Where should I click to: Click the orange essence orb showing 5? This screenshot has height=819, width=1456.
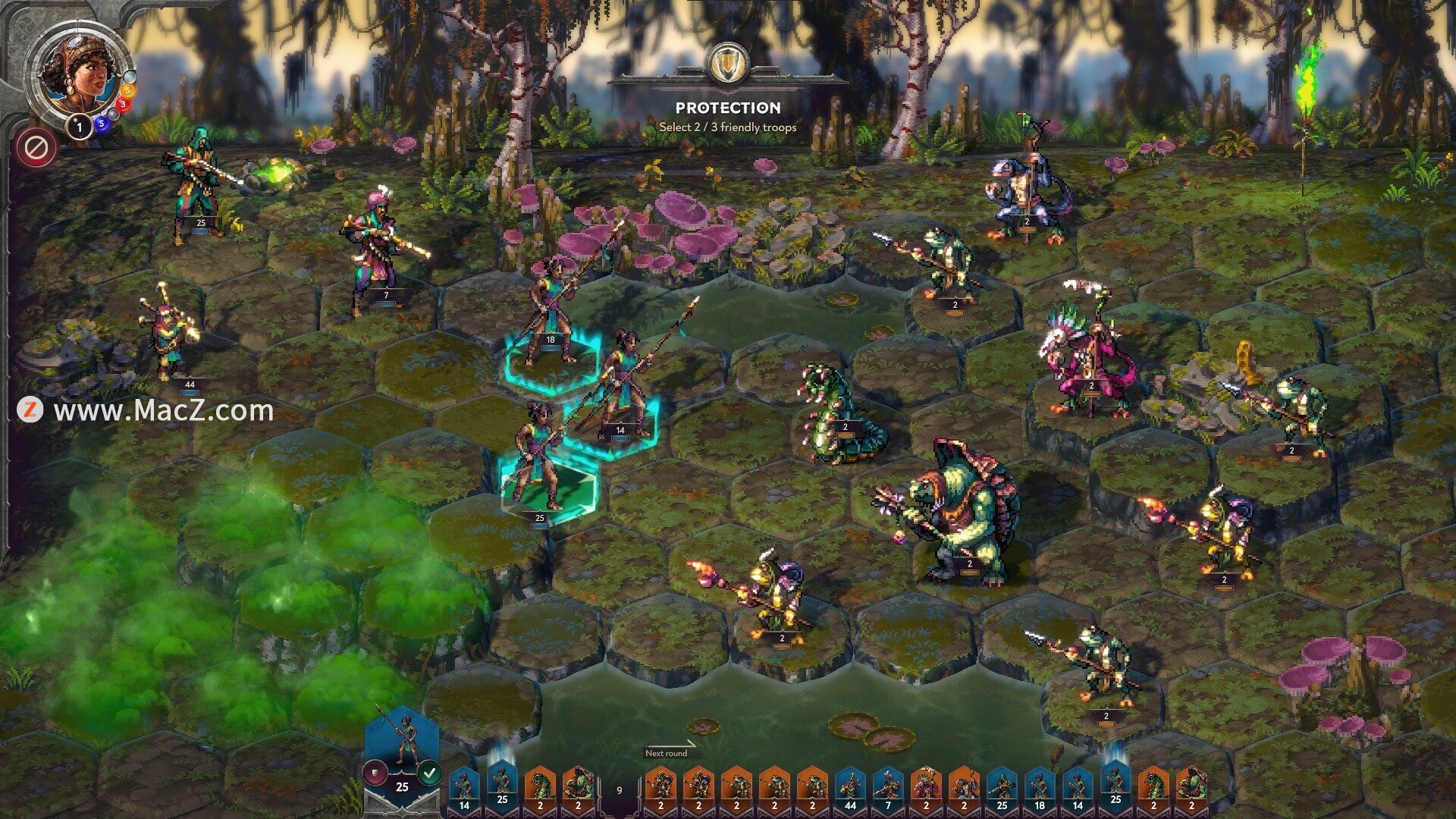(x=128, y=90)
